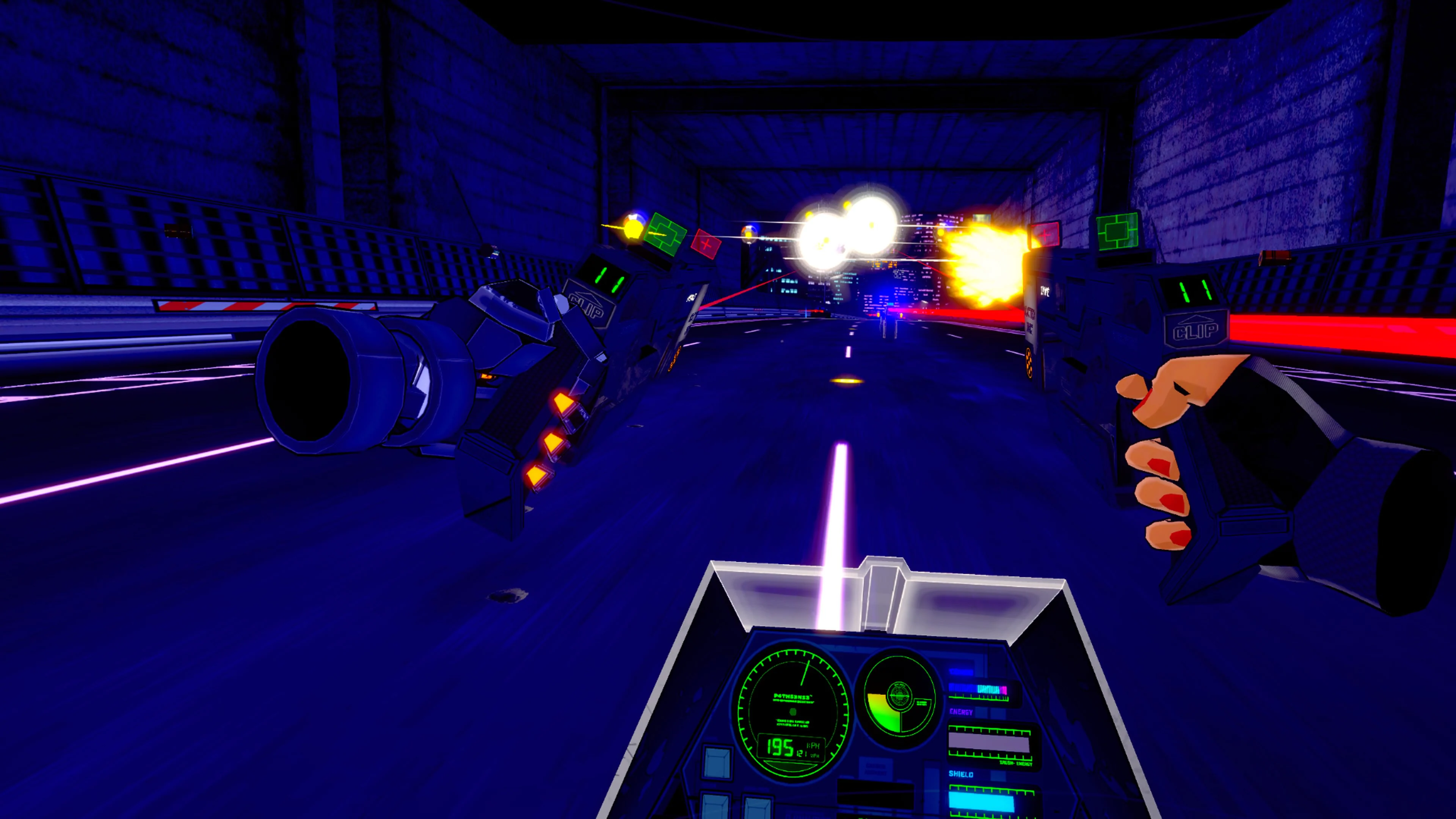This screenshot has width=1456, height=819.
Task: Click the P4THS3NS3 speedometer gauge
Action: click(x=792, y=707)
